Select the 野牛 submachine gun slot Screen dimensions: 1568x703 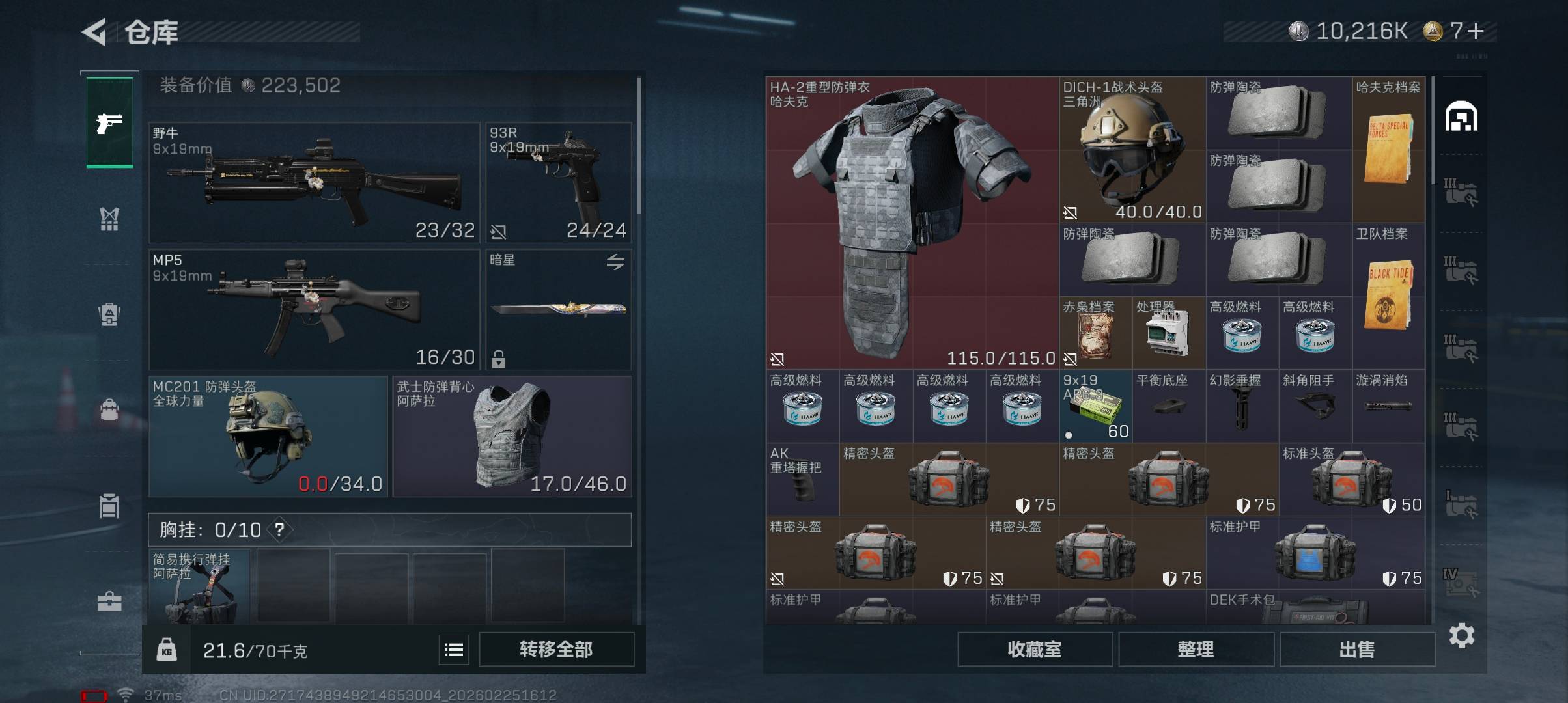click(314, 182)
